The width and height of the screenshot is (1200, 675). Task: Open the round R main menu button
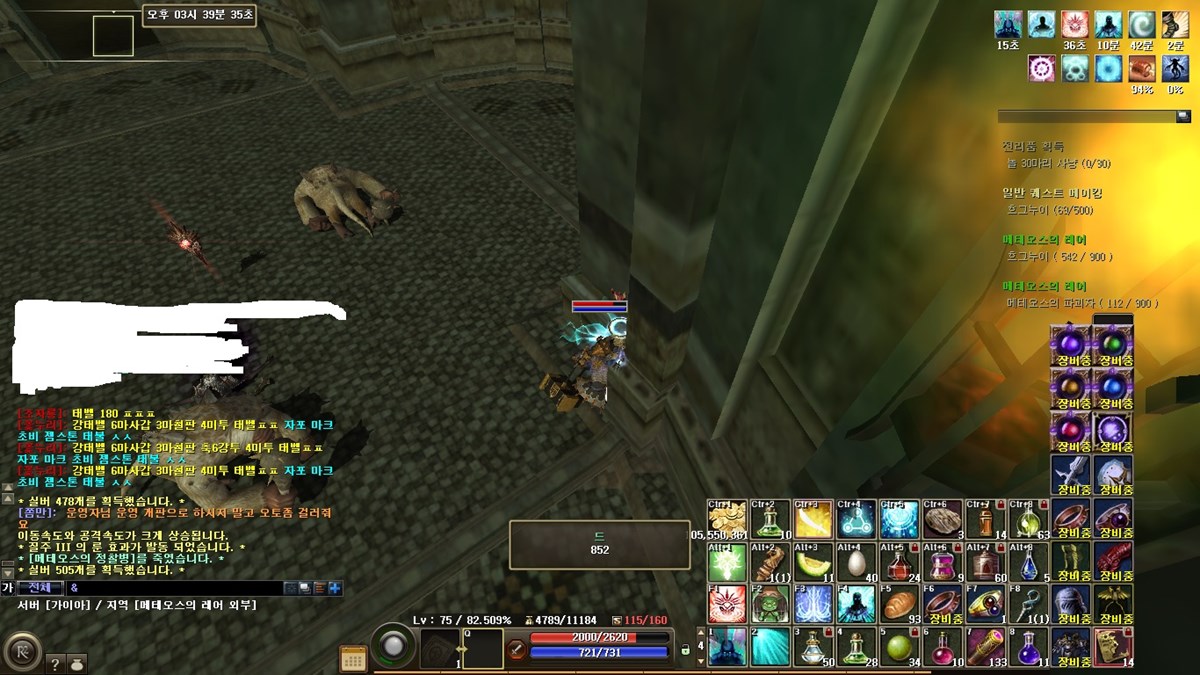22,651
